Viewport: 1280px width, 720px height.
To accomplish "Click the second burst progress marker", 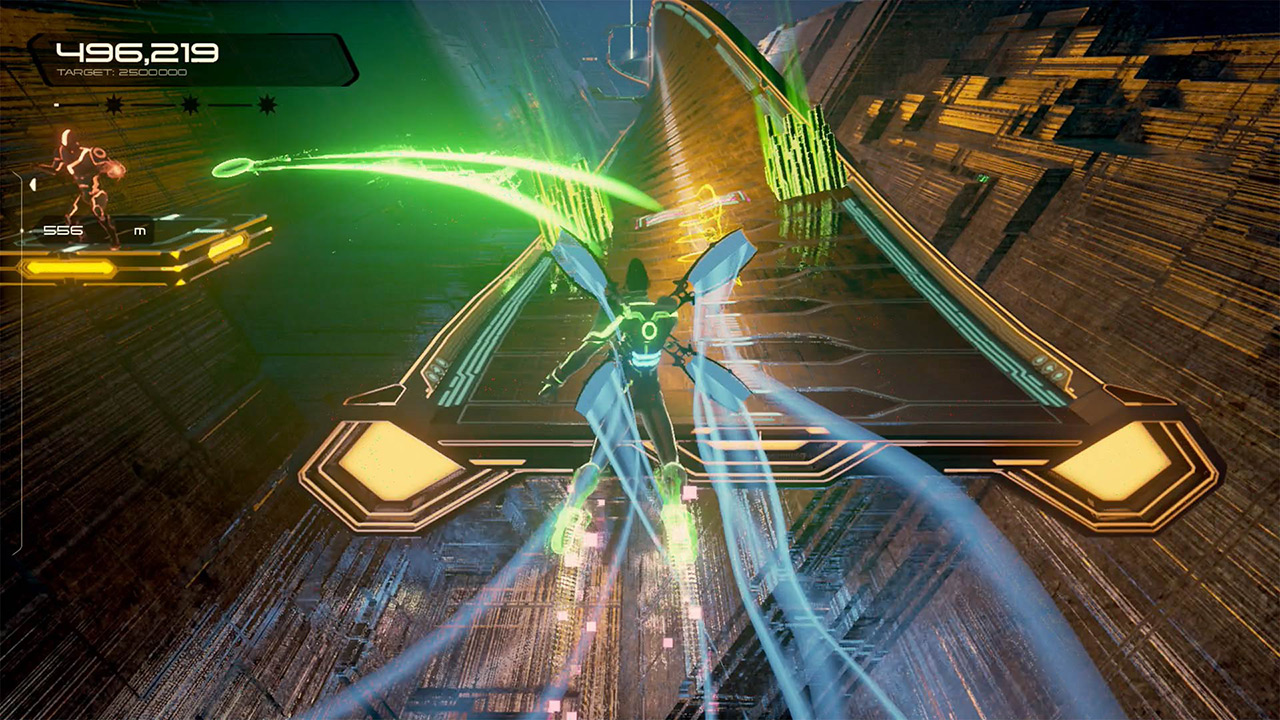I will pyautogui.click(x=188, y=104).
